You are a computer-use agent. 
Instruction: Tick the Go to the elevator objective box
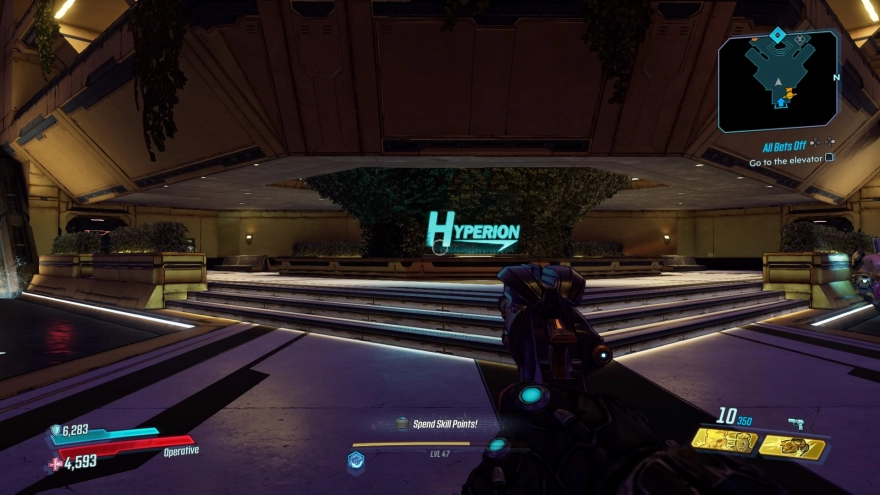pos(830,158)
